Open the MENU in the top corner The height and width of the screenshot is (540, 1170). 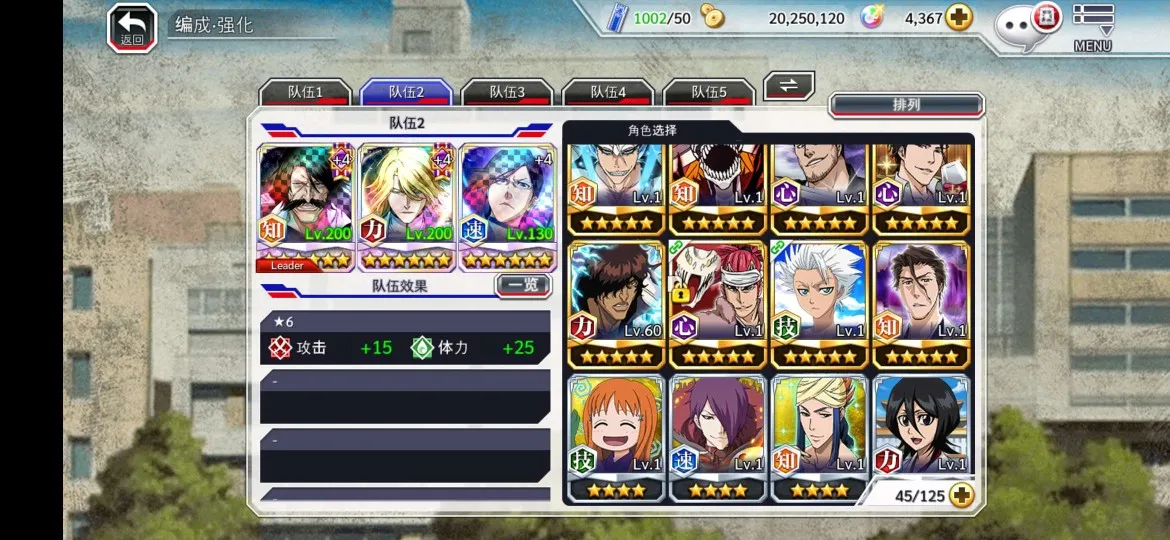(1093, 26)
